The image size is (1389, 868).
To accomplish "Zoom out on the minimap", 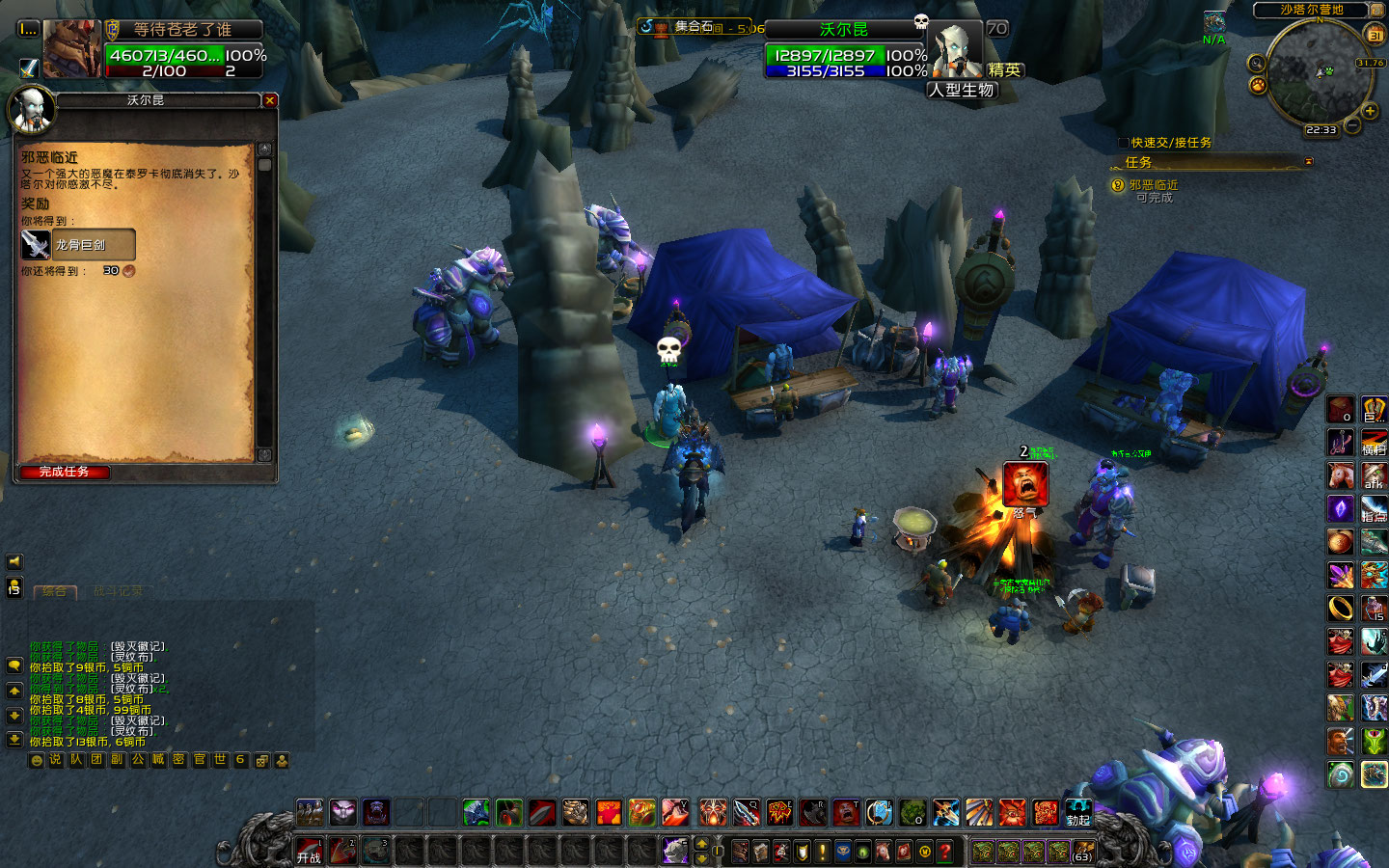I will [1353, 125].
